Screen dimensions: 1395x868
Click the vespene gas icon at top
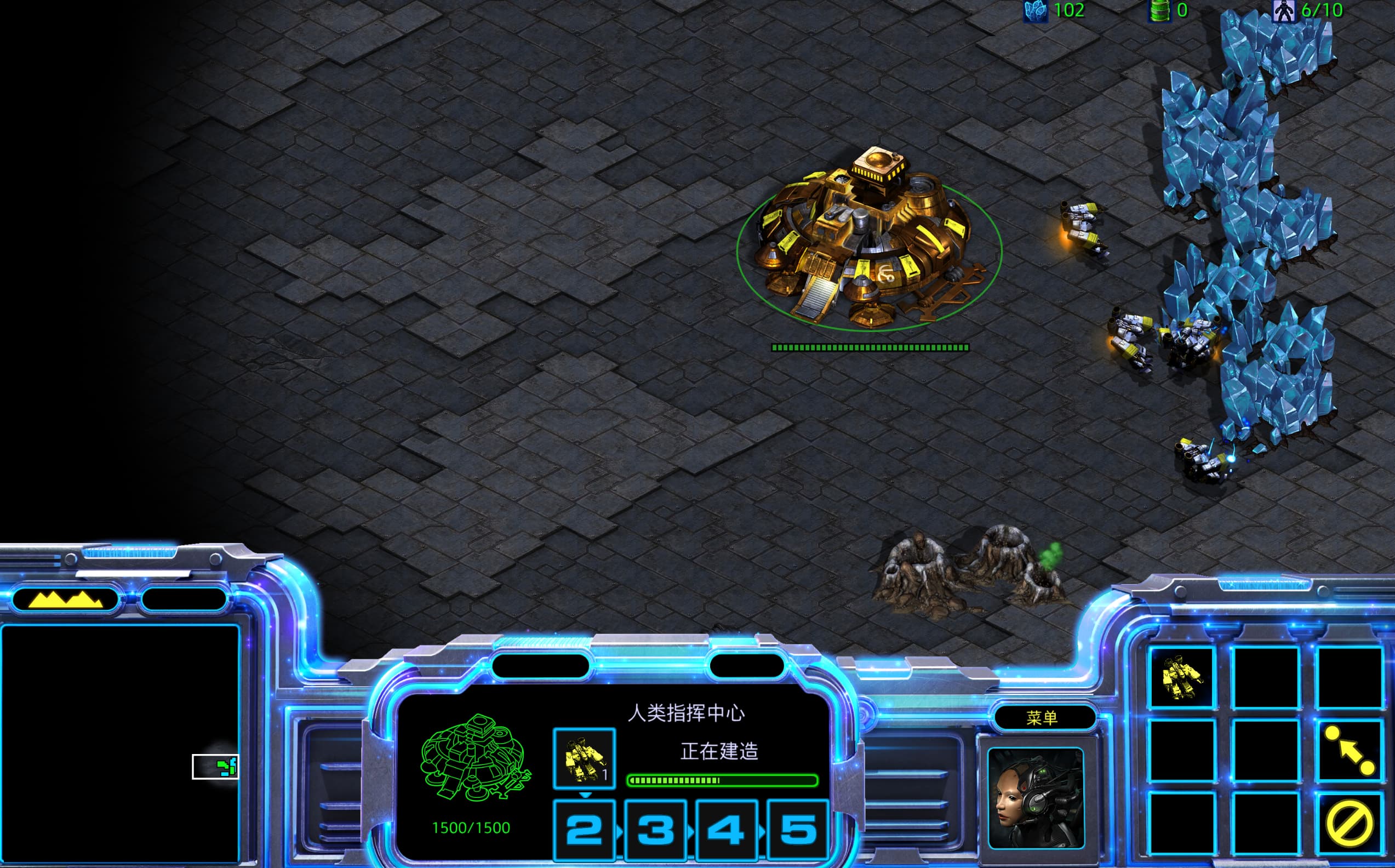tap(1162, 10)
